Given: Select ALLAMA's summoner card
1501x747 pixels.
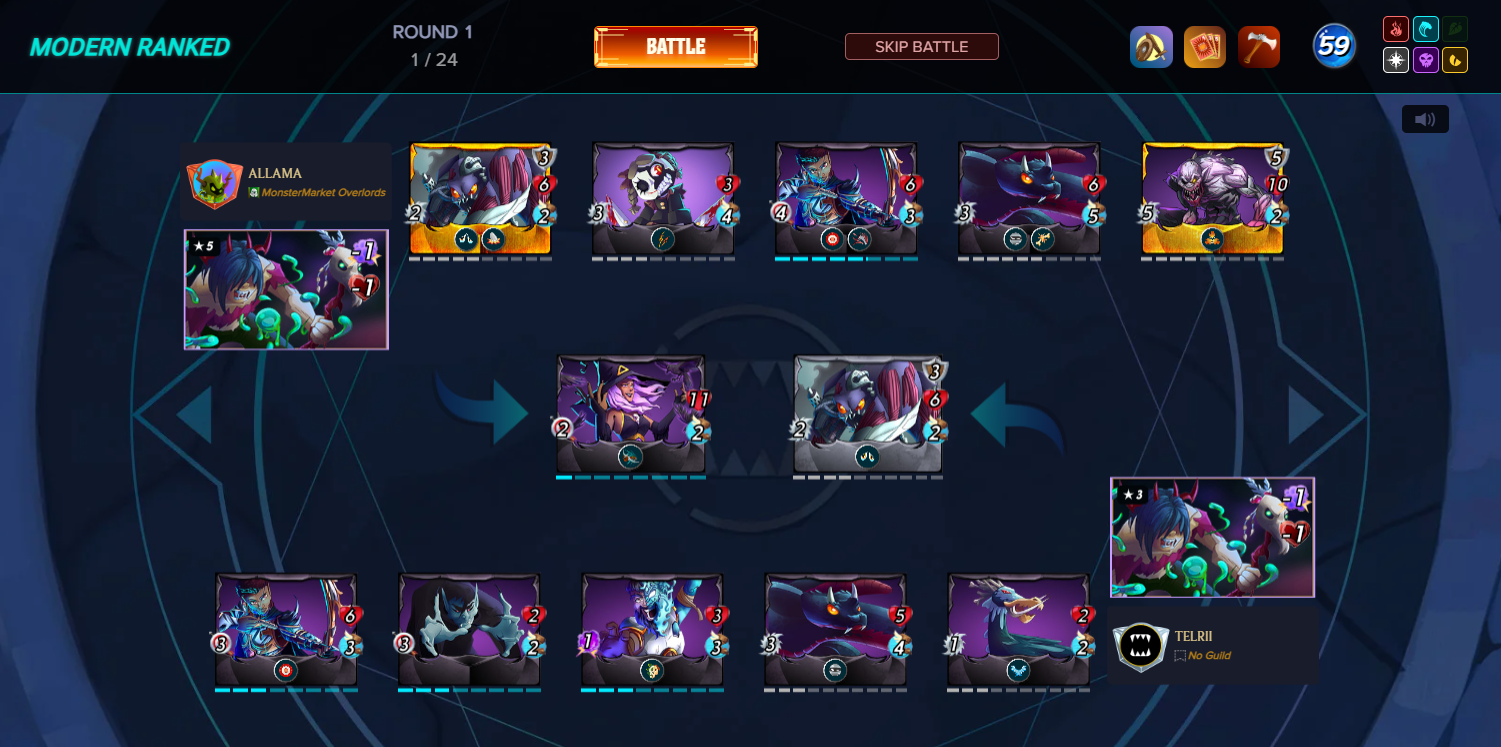Looking at the screenshot, I should tap(286, 290).
